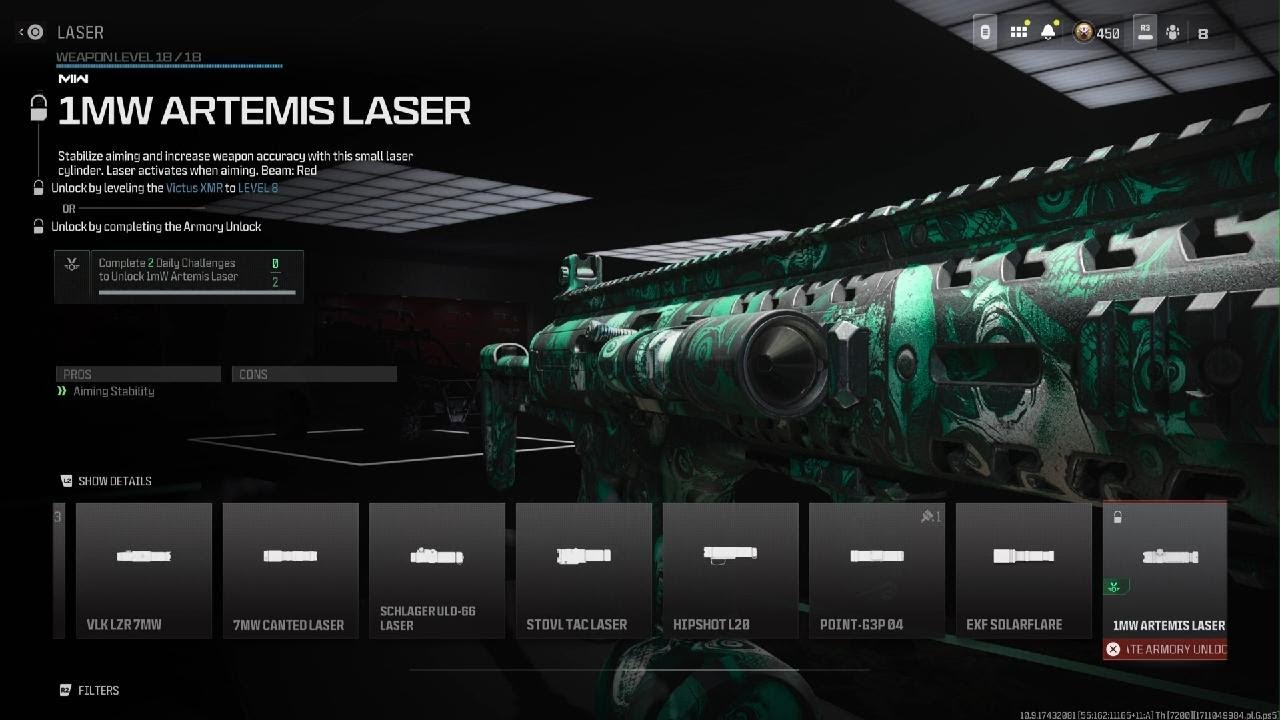The width and height of the screenshot is (1280, 720).
Task: Select the STOVL Tac Laser attachment
Action: [x=584, y=570]
